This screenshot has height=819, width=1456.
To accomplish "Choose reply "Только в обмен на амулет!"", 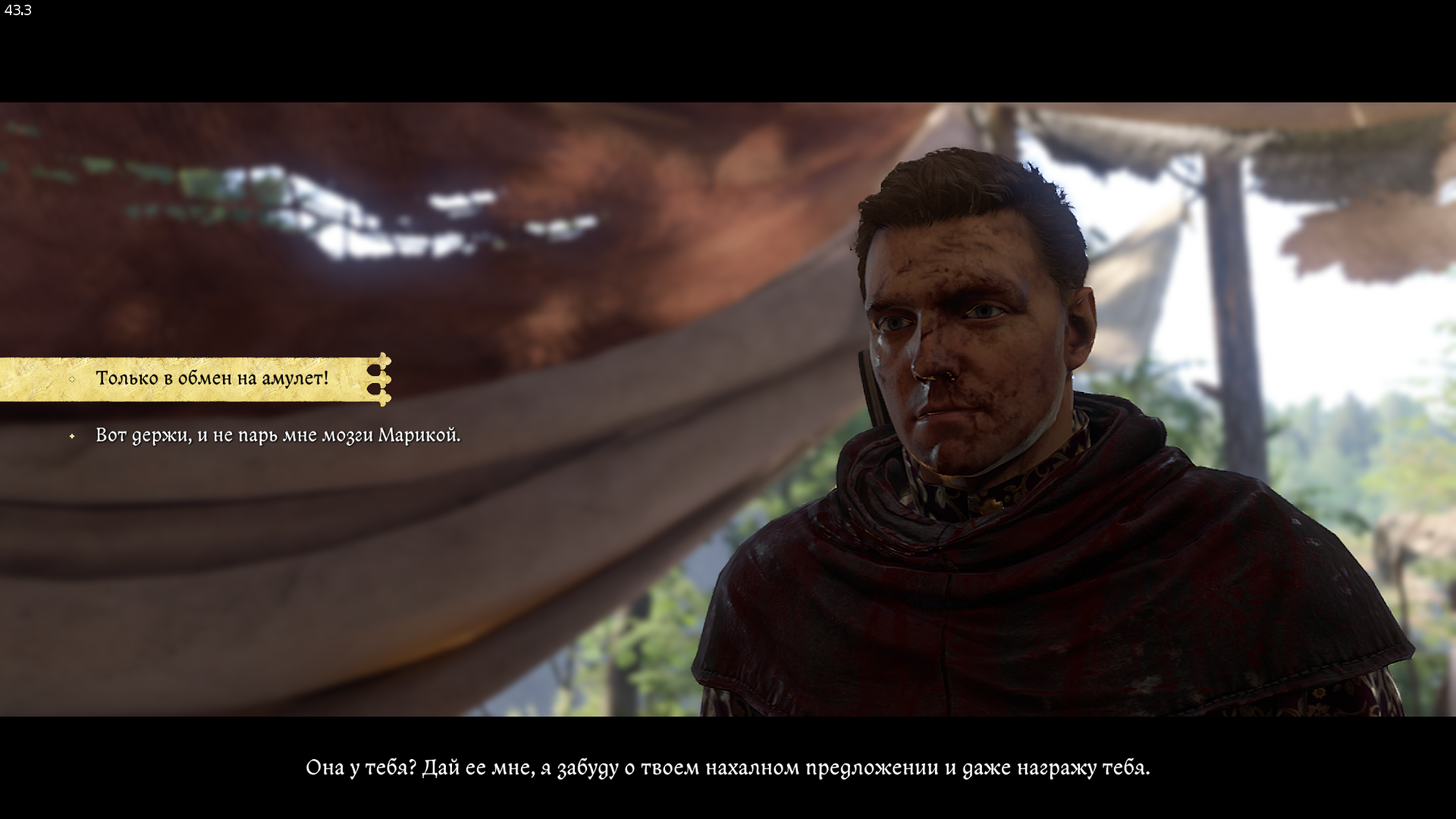I will [212, 378].
